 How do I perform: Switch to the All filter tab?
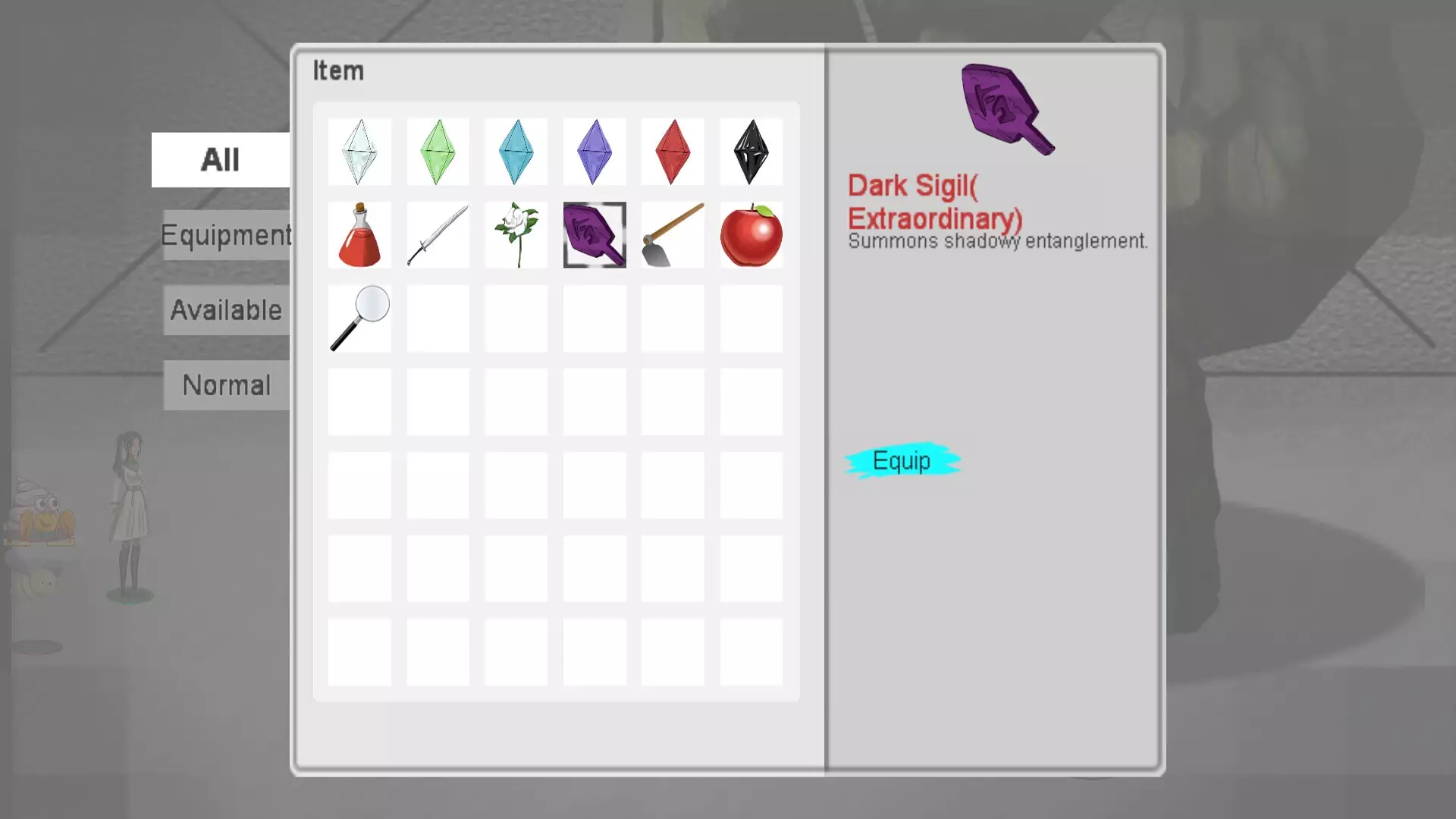[220, 160]
